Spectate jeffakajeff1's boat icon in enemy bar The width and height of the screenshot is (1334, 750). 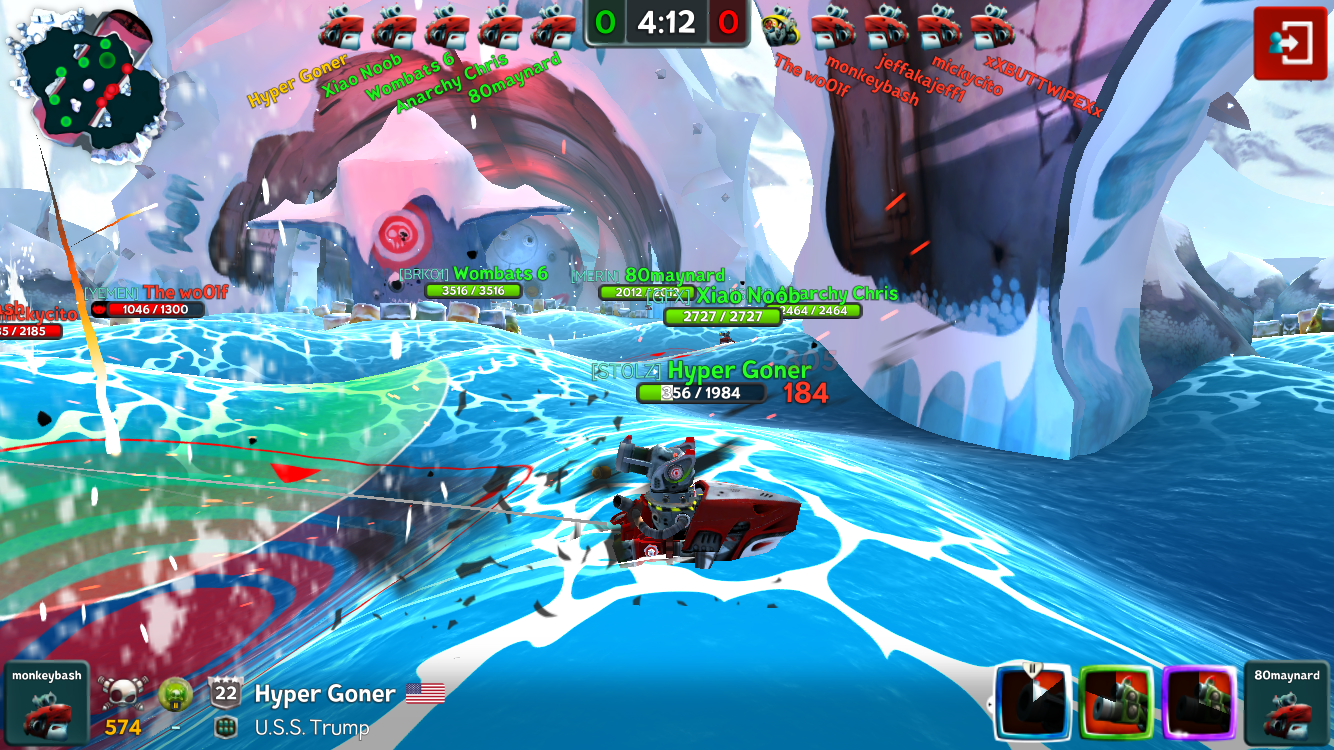point(885,27)
